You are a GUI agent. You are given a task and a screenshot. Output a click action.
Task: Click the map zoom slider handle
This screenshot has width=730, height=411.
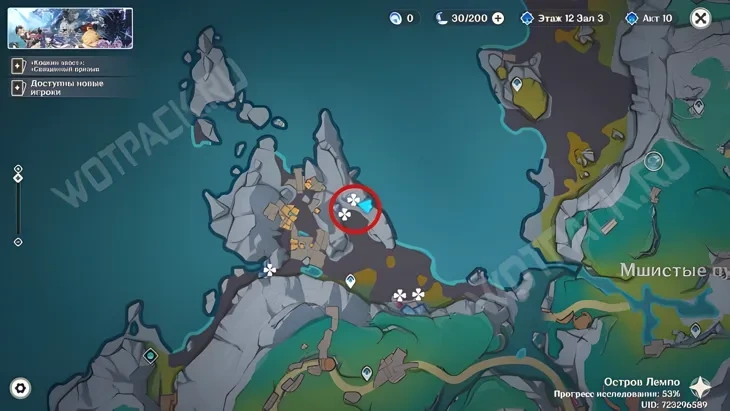(18, 179)
